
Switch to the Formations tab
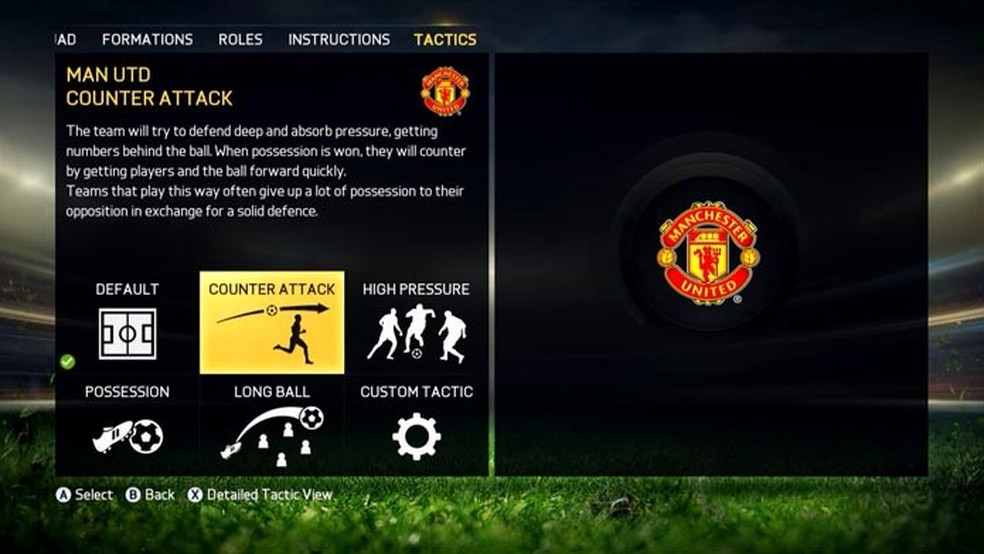(147, 40)
